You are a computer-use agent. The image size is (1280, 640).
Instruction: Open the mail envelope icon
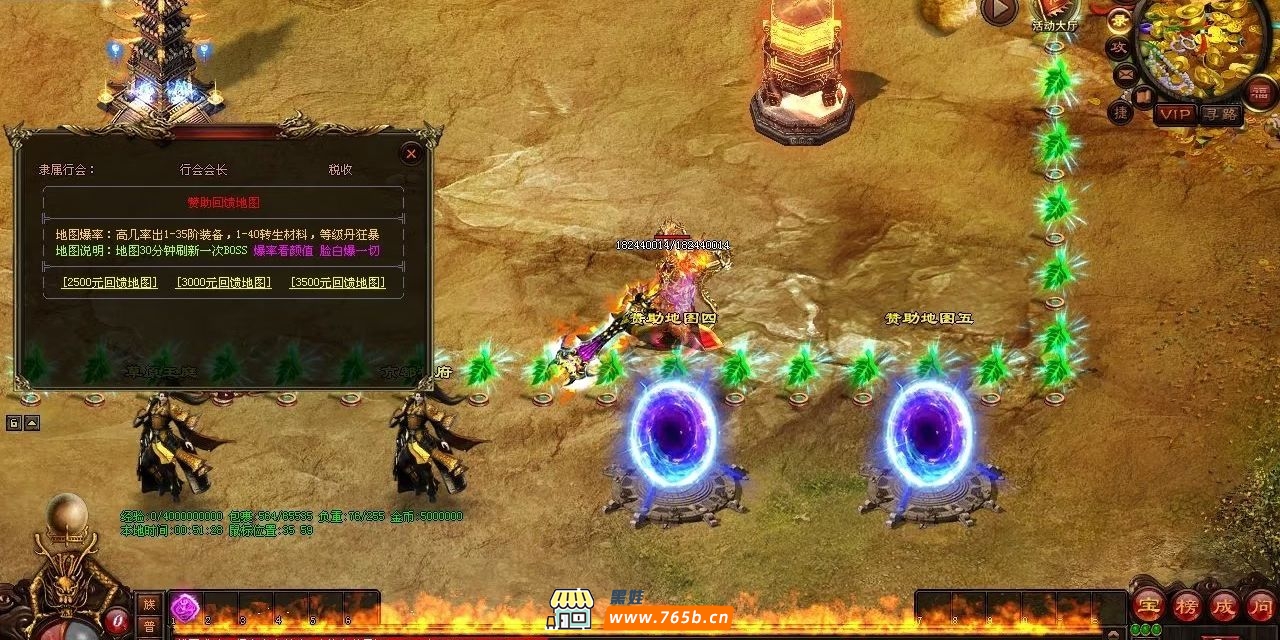click(x=1125, y=74)
